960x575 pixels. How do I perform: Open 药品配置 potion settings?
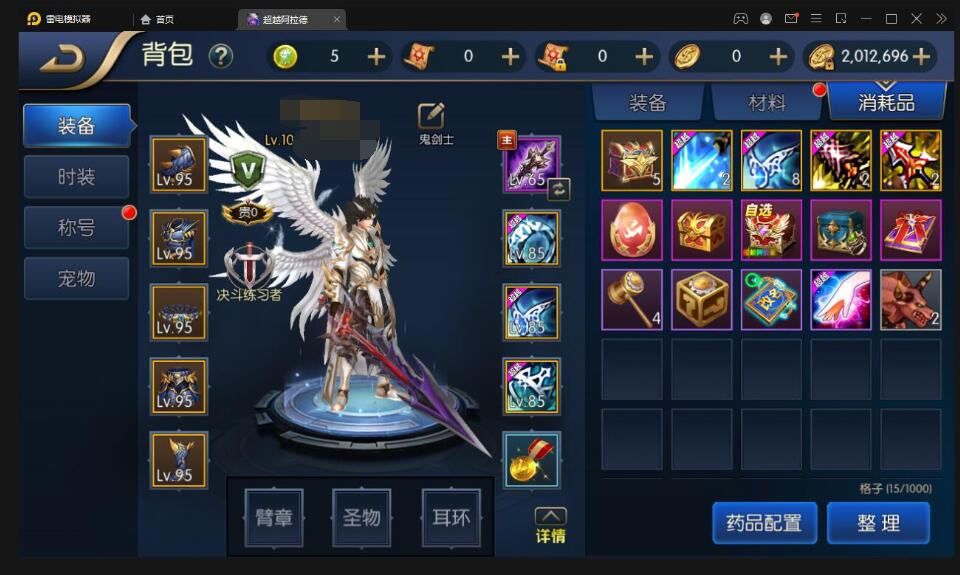(764, 523)
